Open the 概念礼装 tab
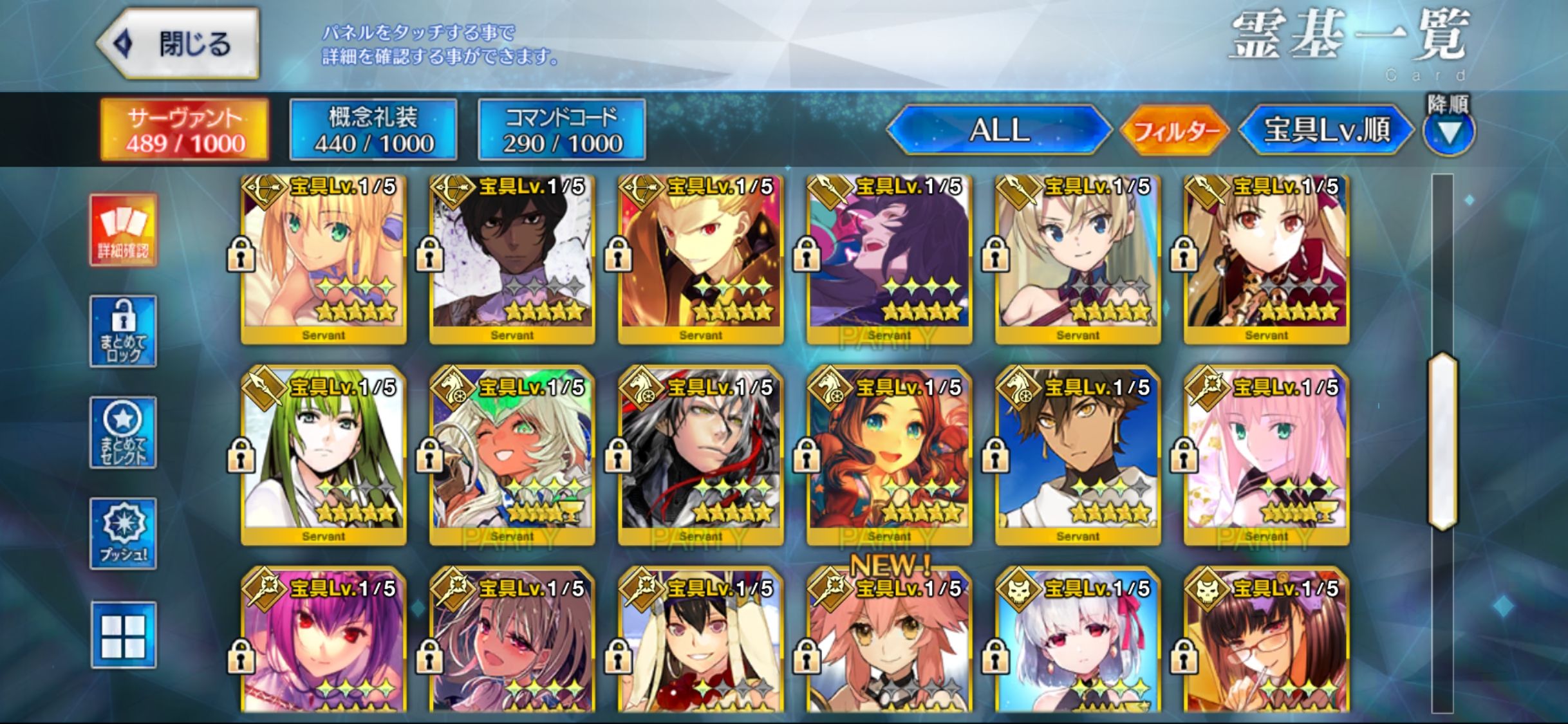 click(373, 130)
